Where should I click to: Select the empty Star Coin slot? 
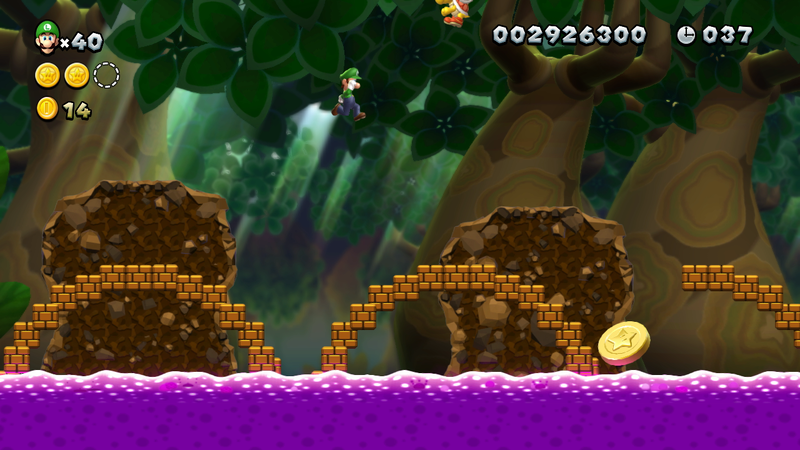[106, 75]
